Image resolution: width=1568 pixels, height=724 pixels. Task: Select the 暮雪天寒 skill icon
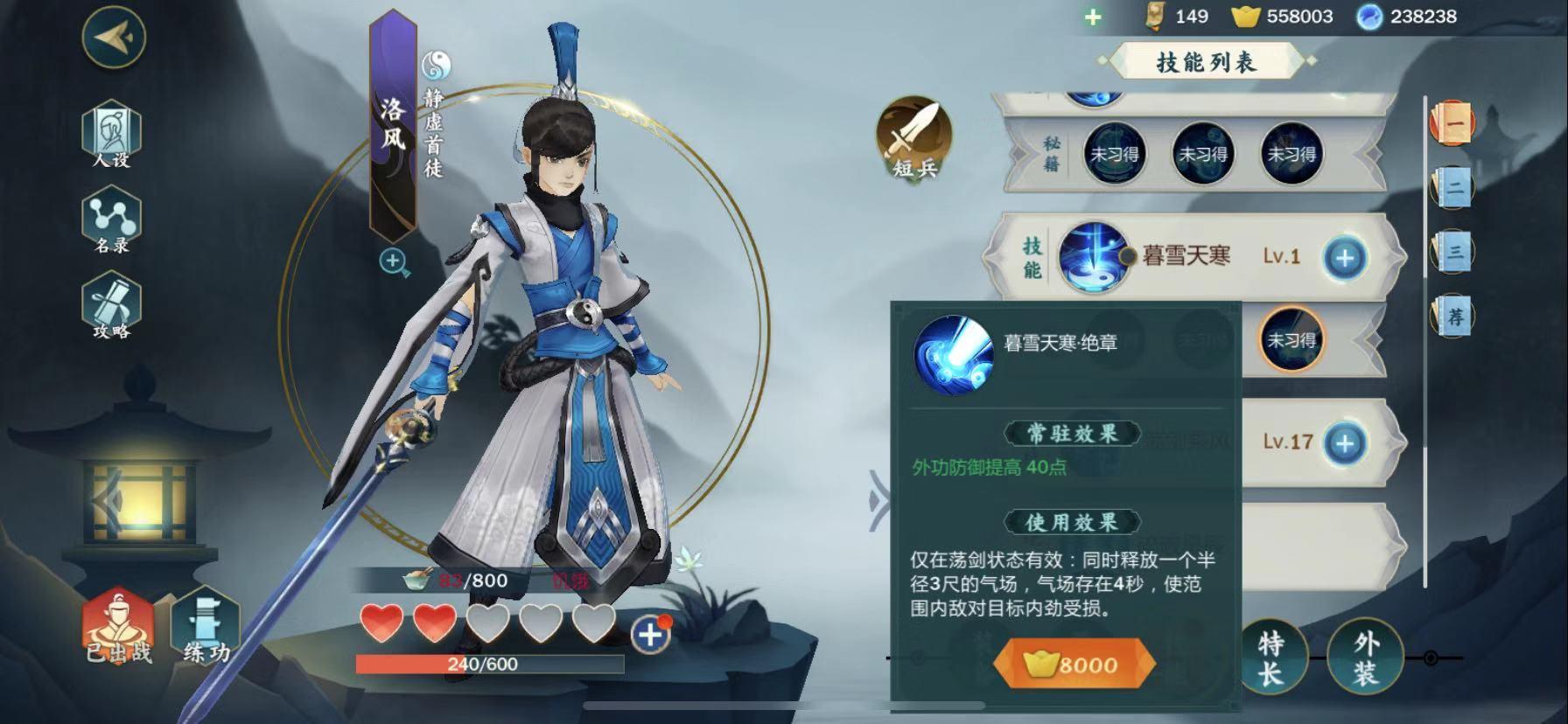click(1093, 256)
